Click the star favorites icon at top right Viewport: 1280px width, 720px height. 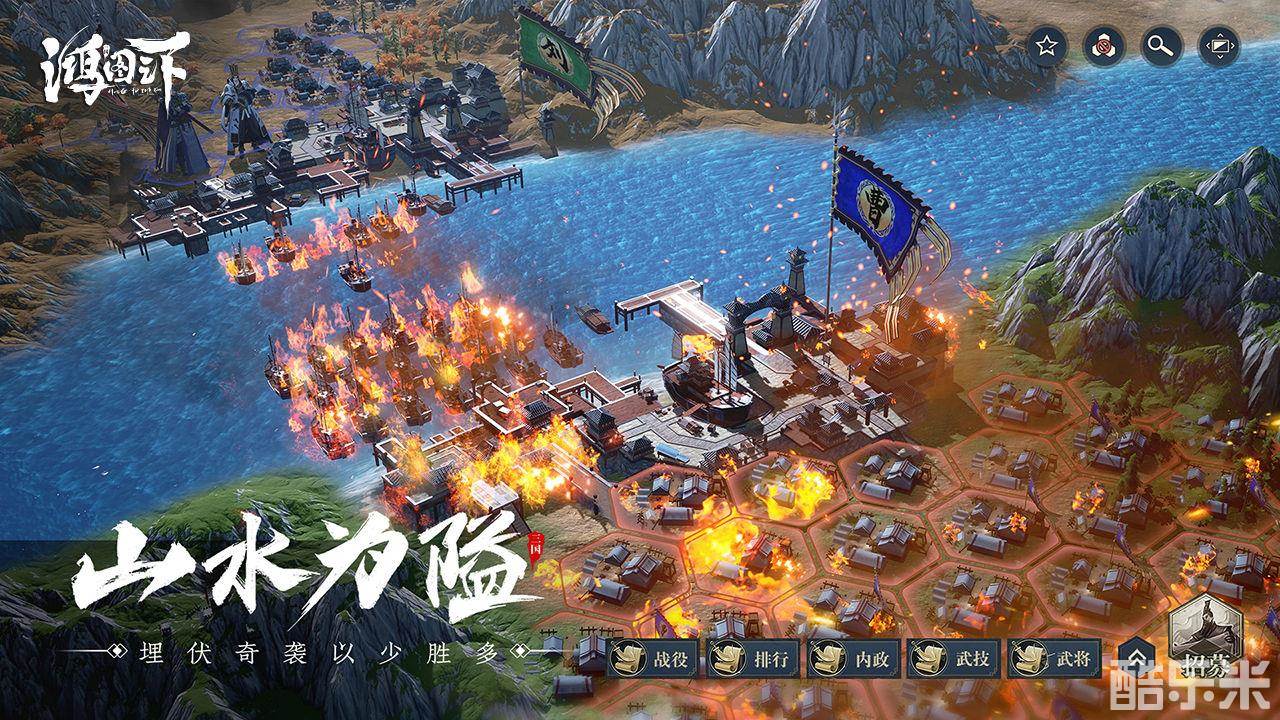pyautogui.click(x=1045, y=45)
